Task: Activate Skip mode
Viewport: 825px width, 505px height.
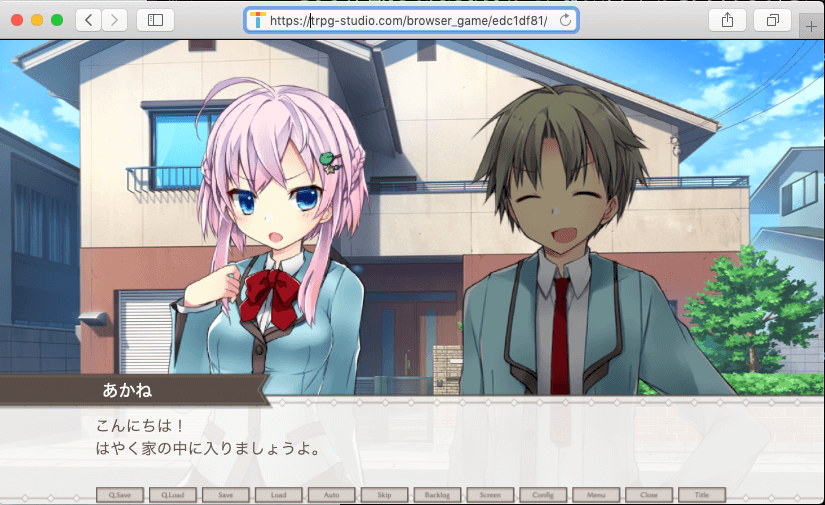Action: click(385, 495)
